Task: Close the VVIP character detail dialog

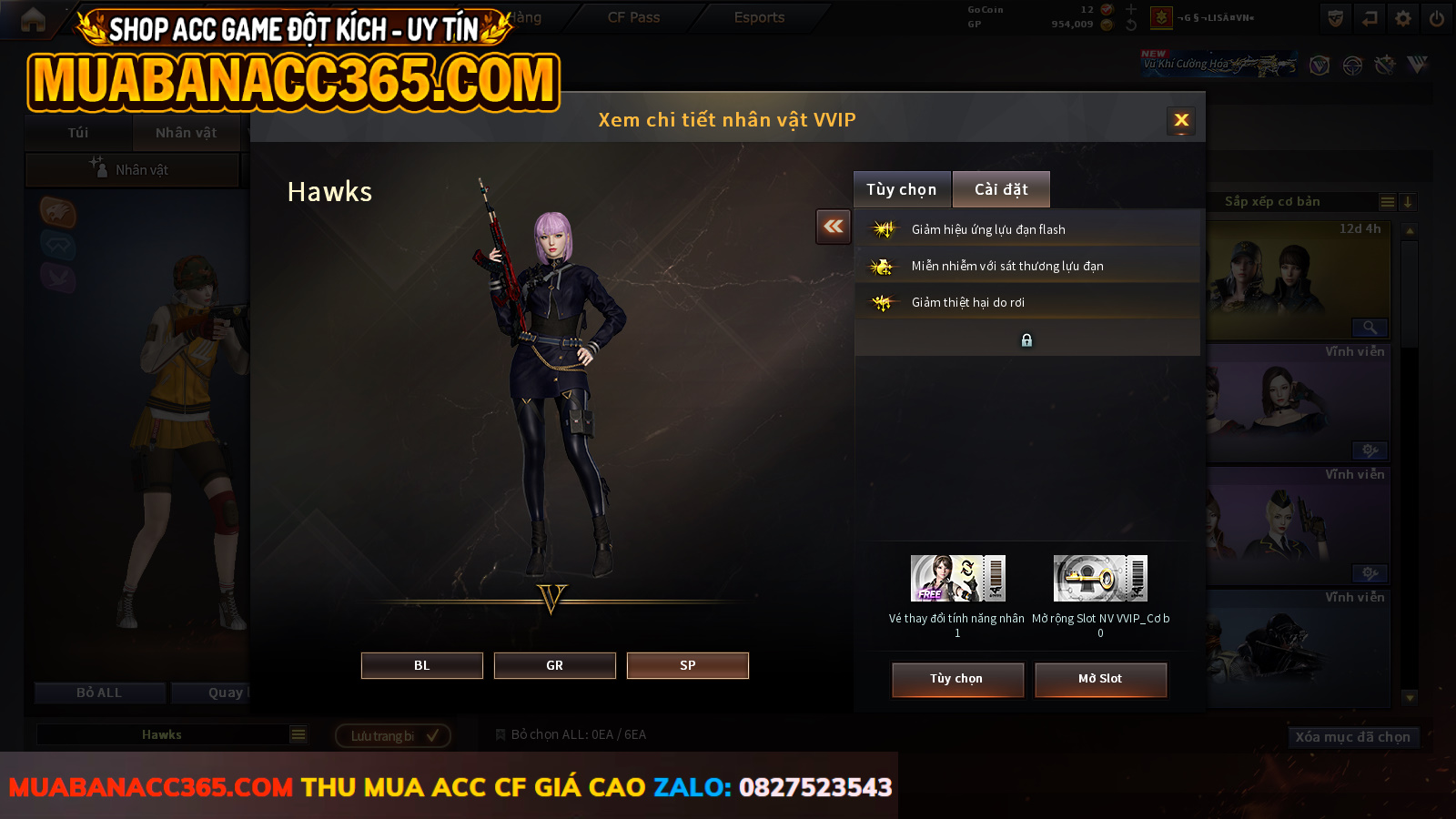Action: 1181,120
